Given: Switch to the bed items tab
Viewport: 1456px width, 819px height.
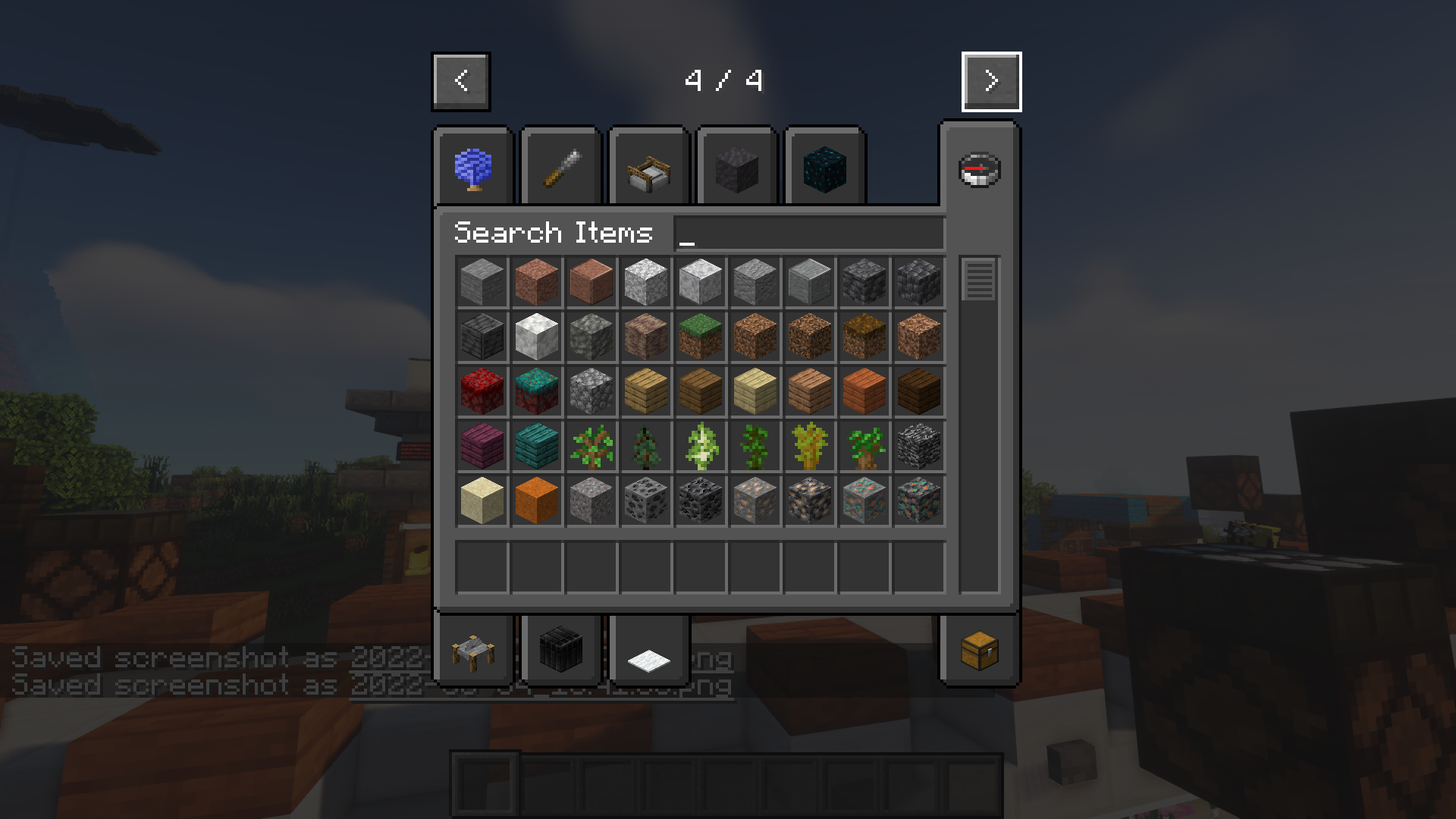Looking at the screenshot, I should click(648, 167).
